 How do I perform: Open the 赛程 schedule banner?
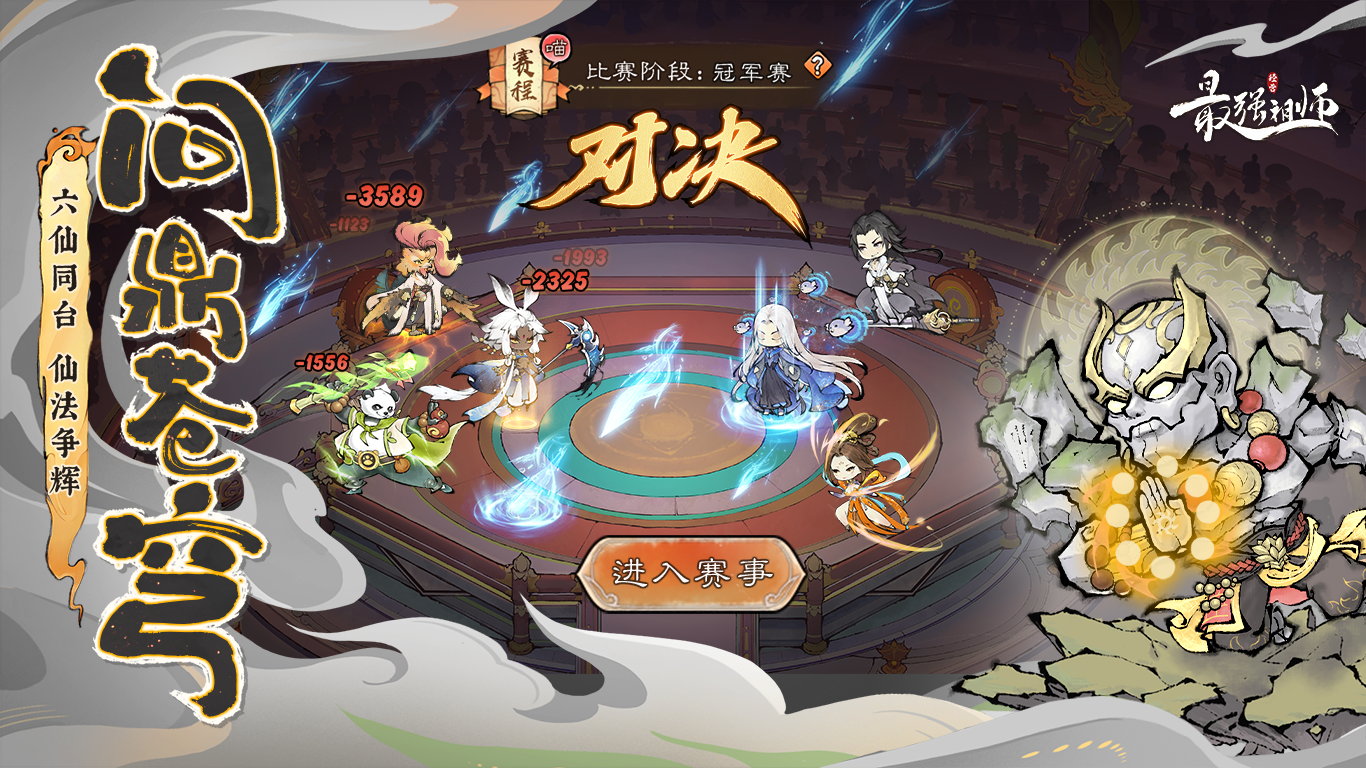pos(517,78)
